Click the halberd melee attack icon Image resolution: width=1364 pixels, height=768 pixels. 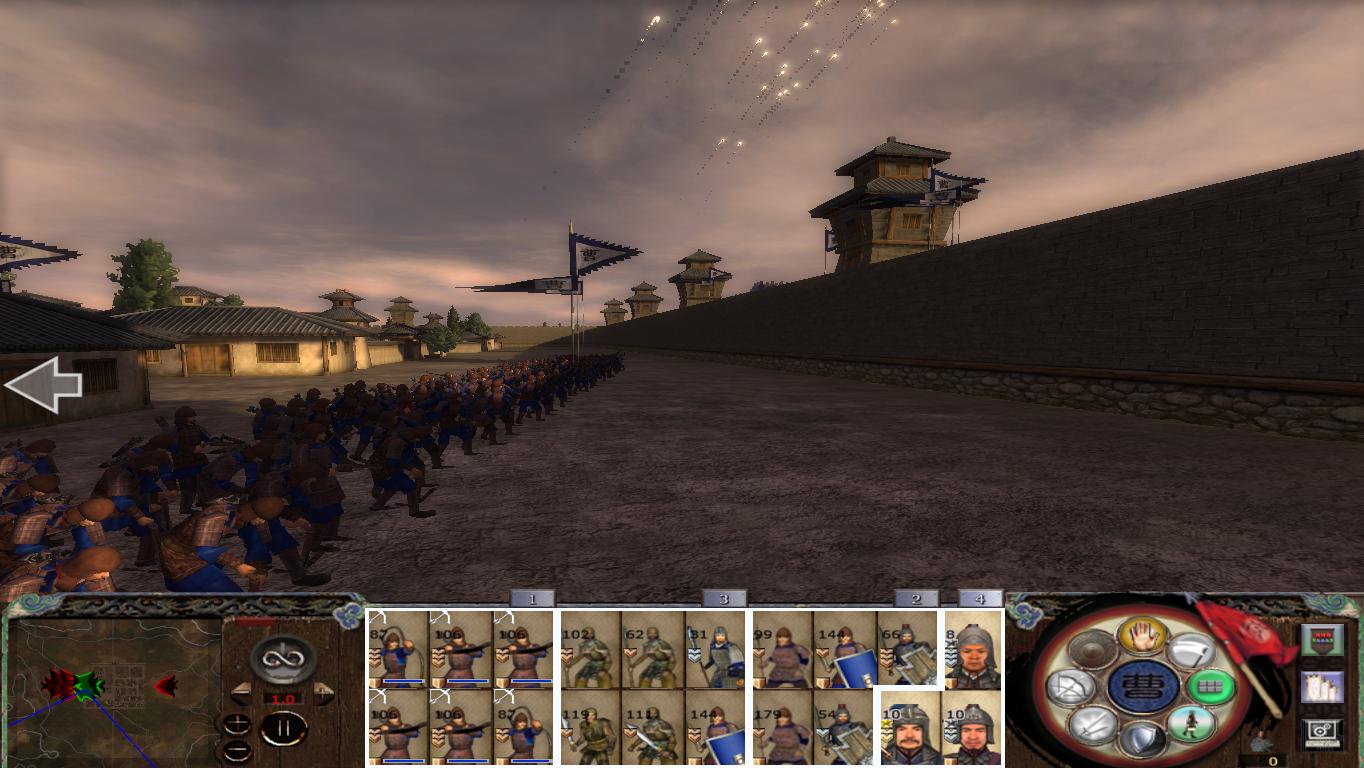[1193, 650]
